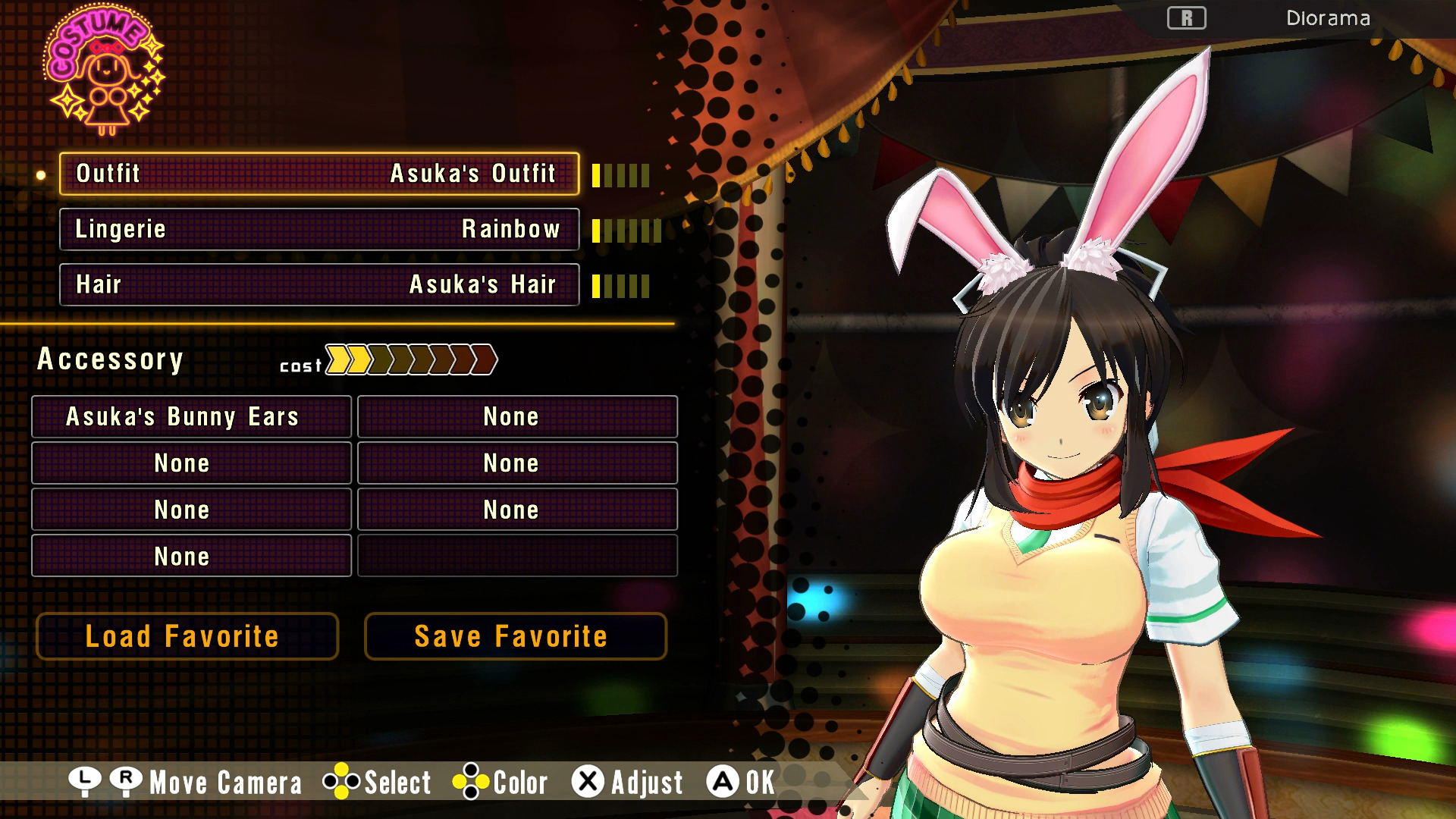
Task: Select the Outfit row showing Asuka's Outfit
Action: coord(319,174)
